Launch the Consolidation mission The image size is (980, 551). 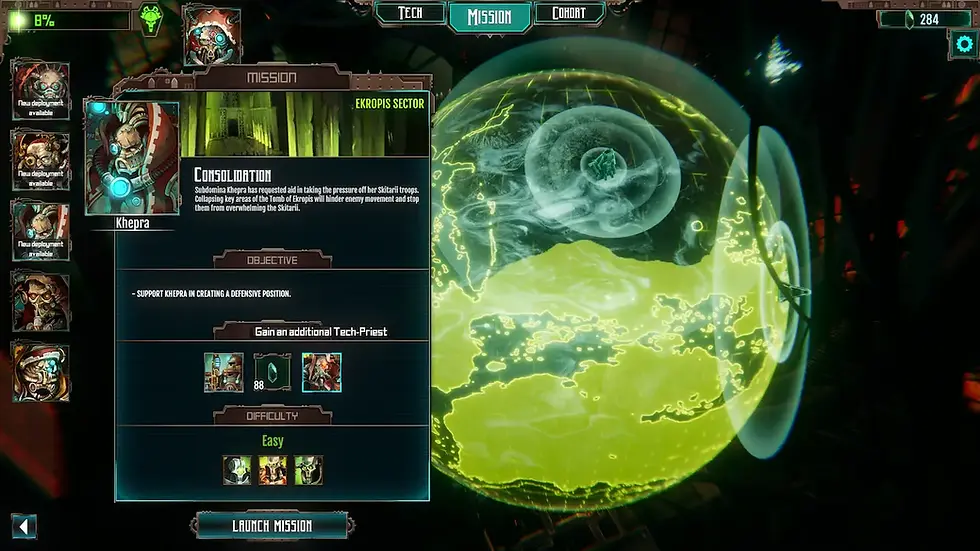coord(272,525)
